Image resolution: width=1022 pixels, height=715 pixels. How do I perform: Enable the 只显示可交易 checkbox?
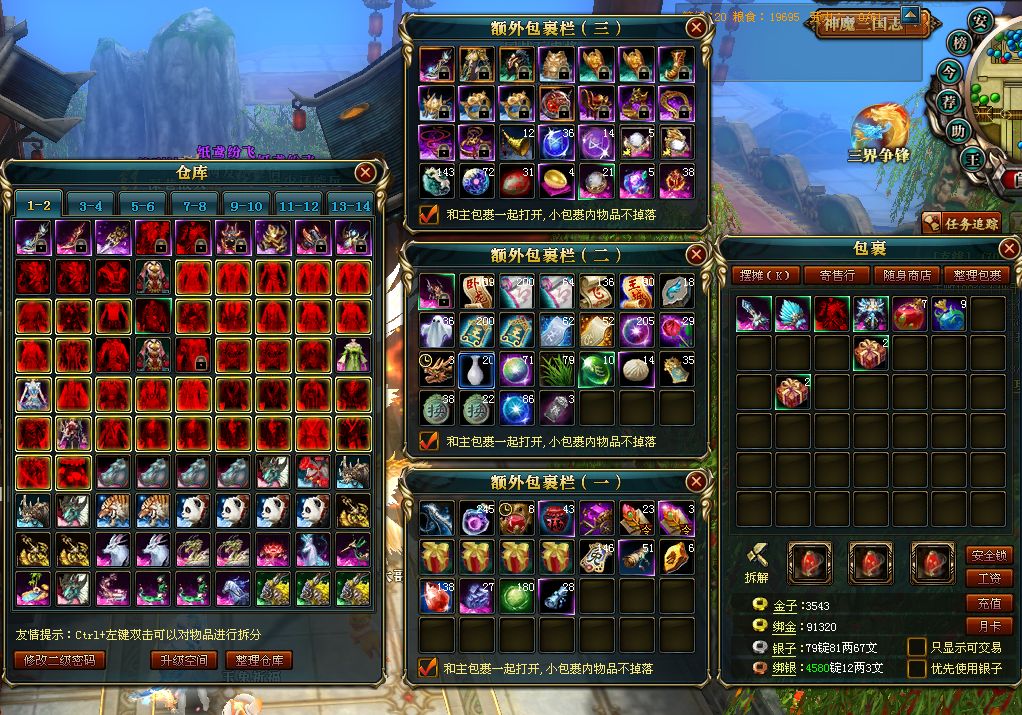pyautogui.click(x=916, y=647)
